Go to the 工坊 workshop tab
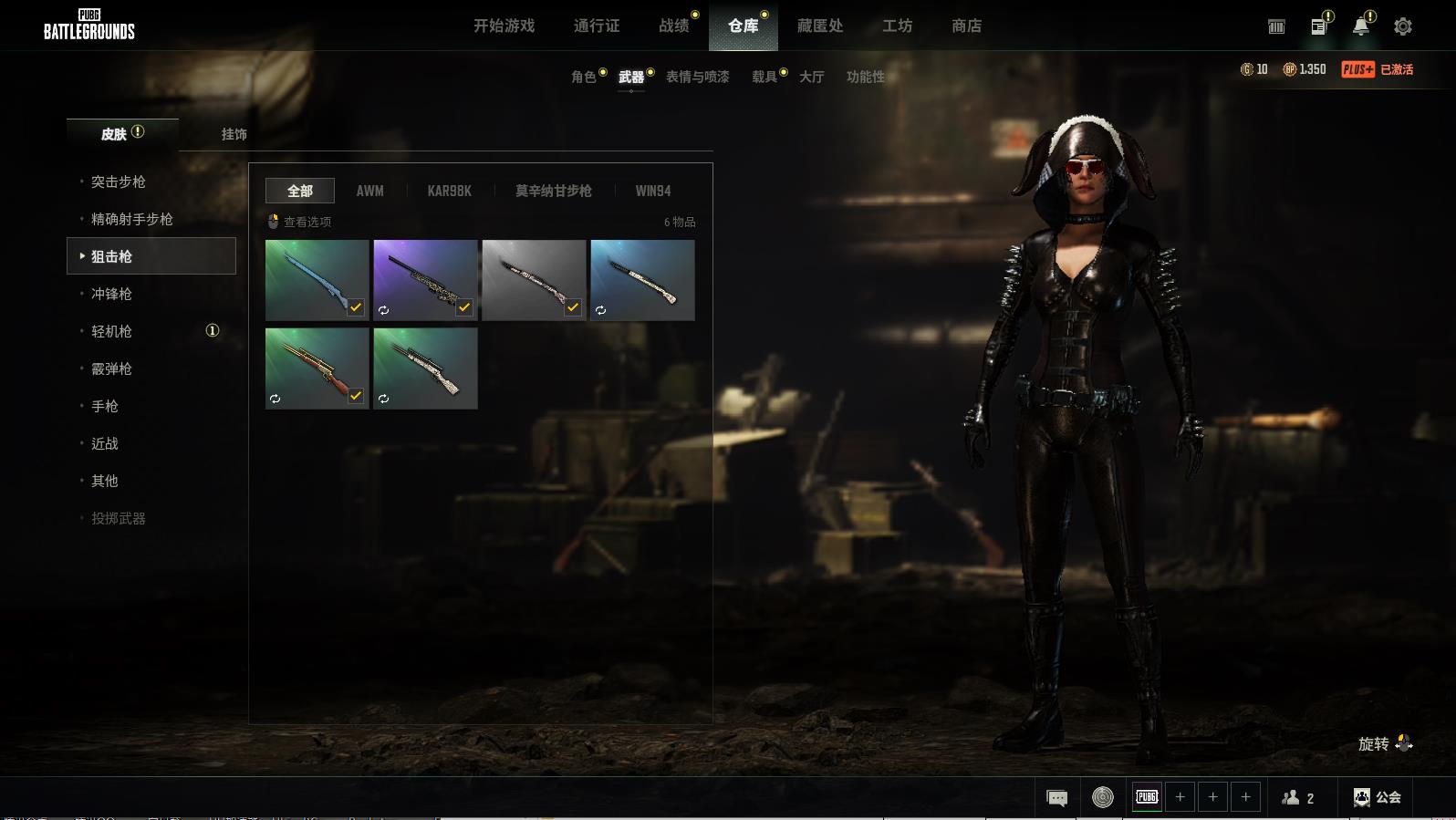 897,26
